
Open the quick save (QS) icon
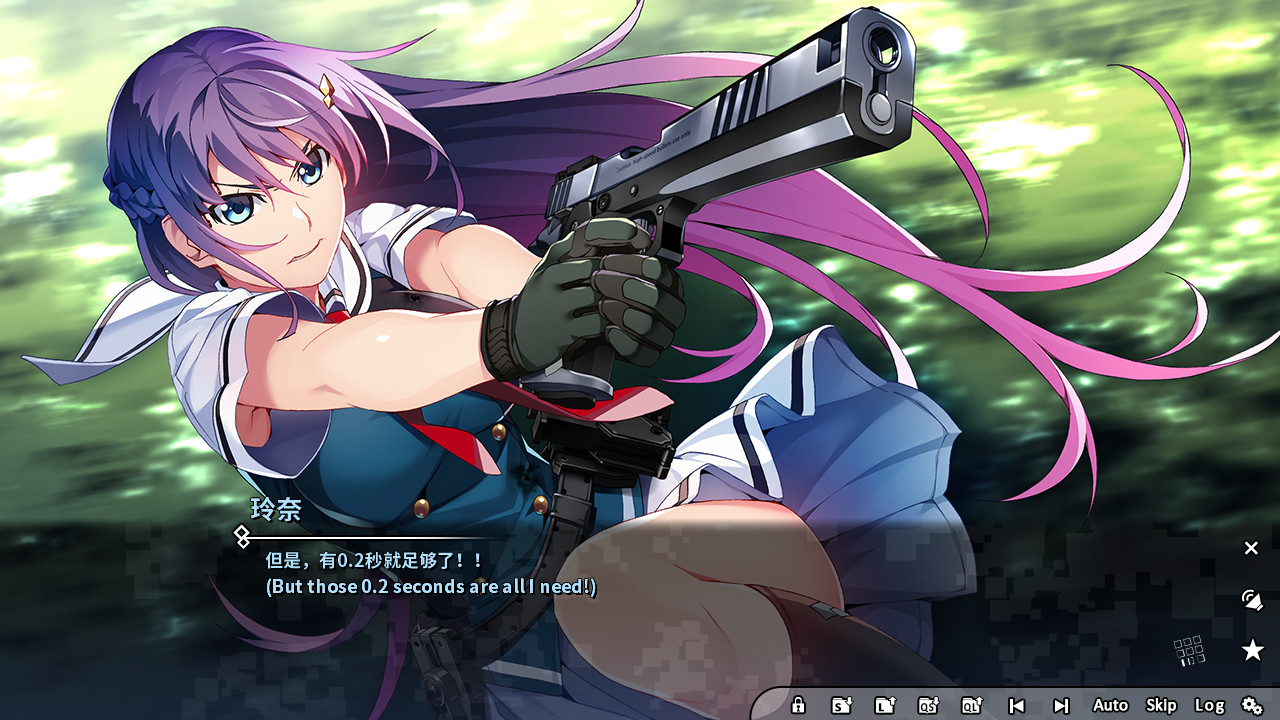930,704
